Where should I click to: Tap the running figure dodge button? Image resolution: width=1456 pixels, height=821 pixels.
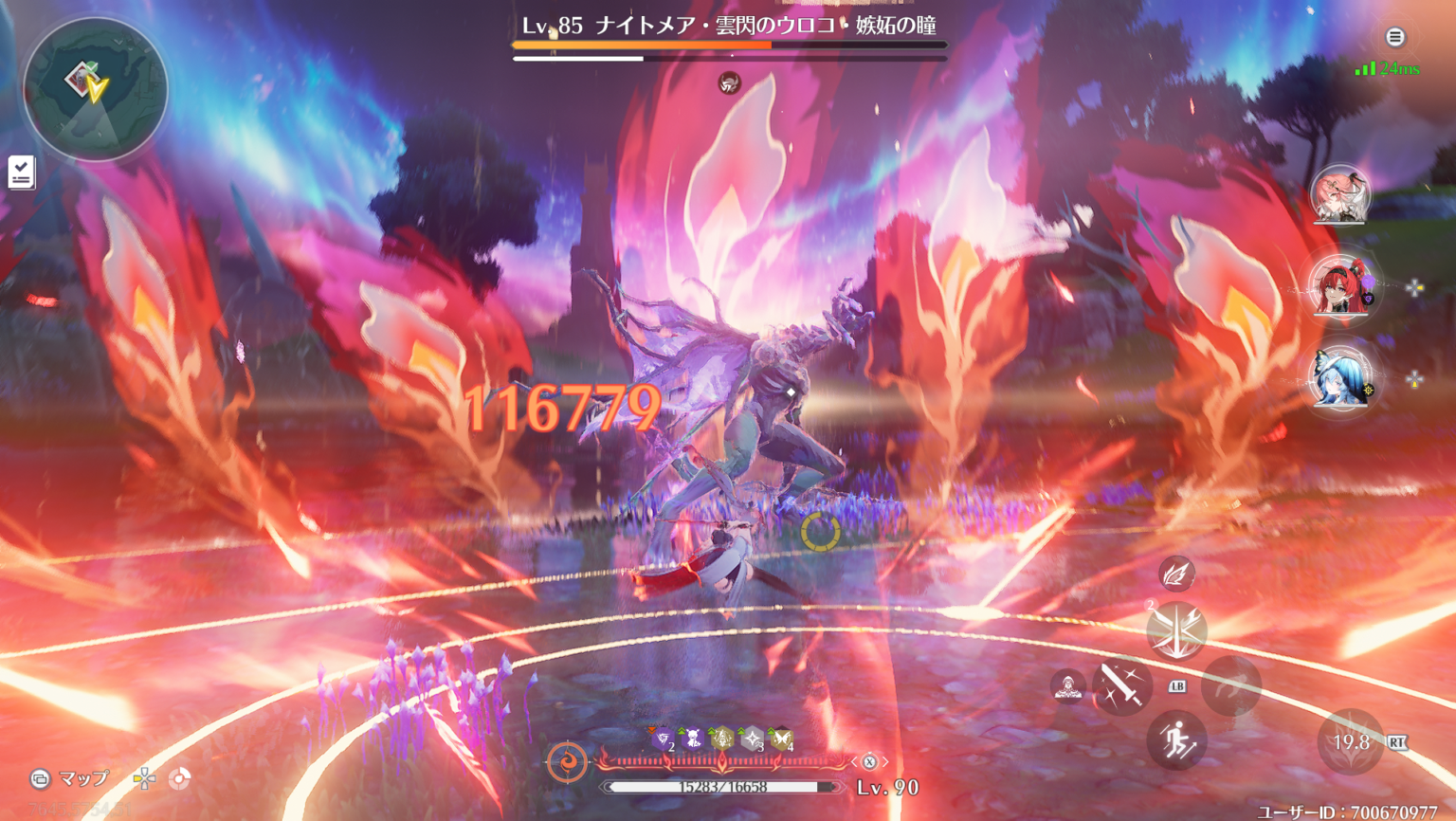point(1176,740)
